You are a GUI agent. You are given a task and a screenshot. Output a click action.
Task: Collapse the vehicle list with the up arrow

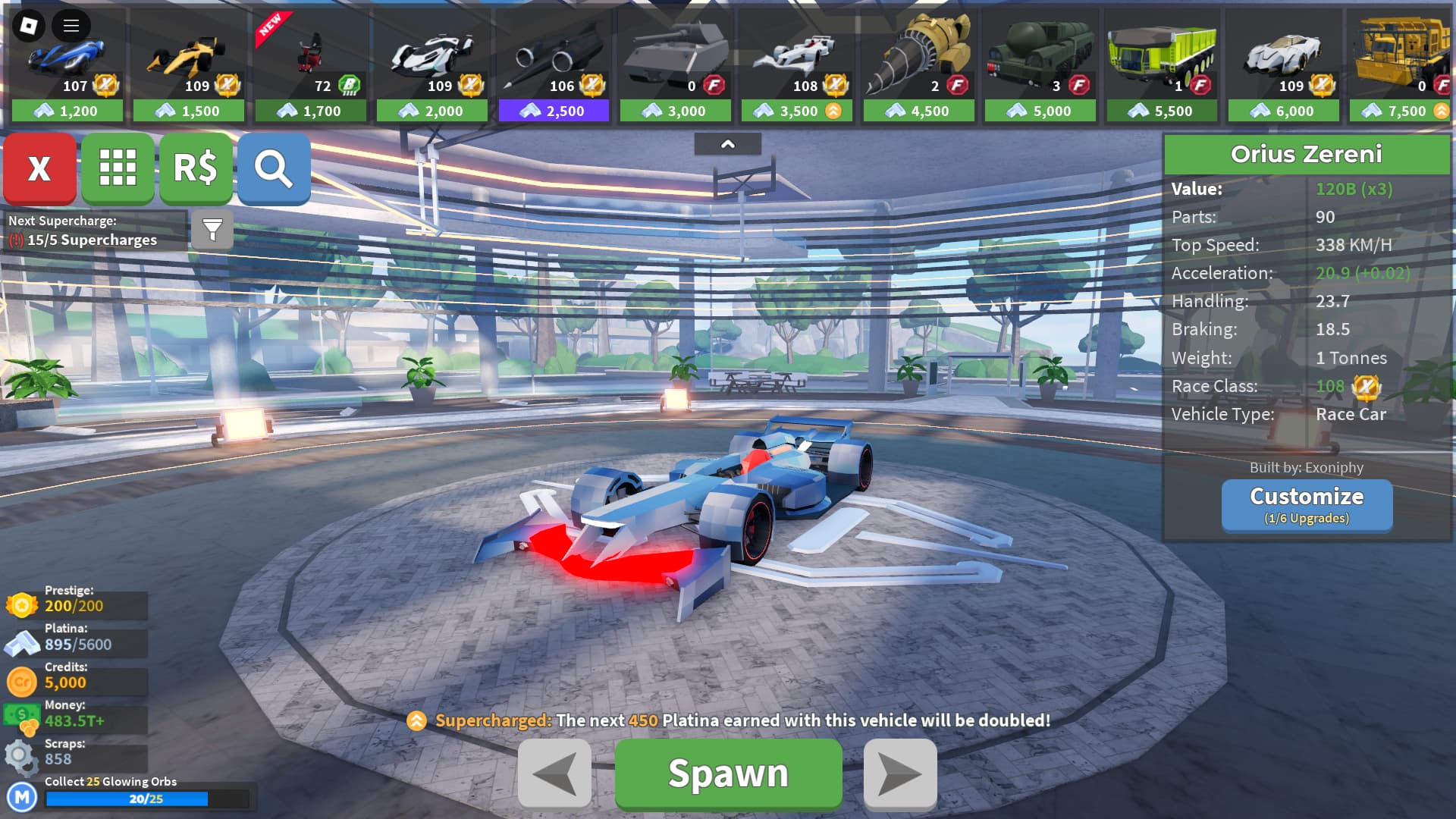point(727,144)
